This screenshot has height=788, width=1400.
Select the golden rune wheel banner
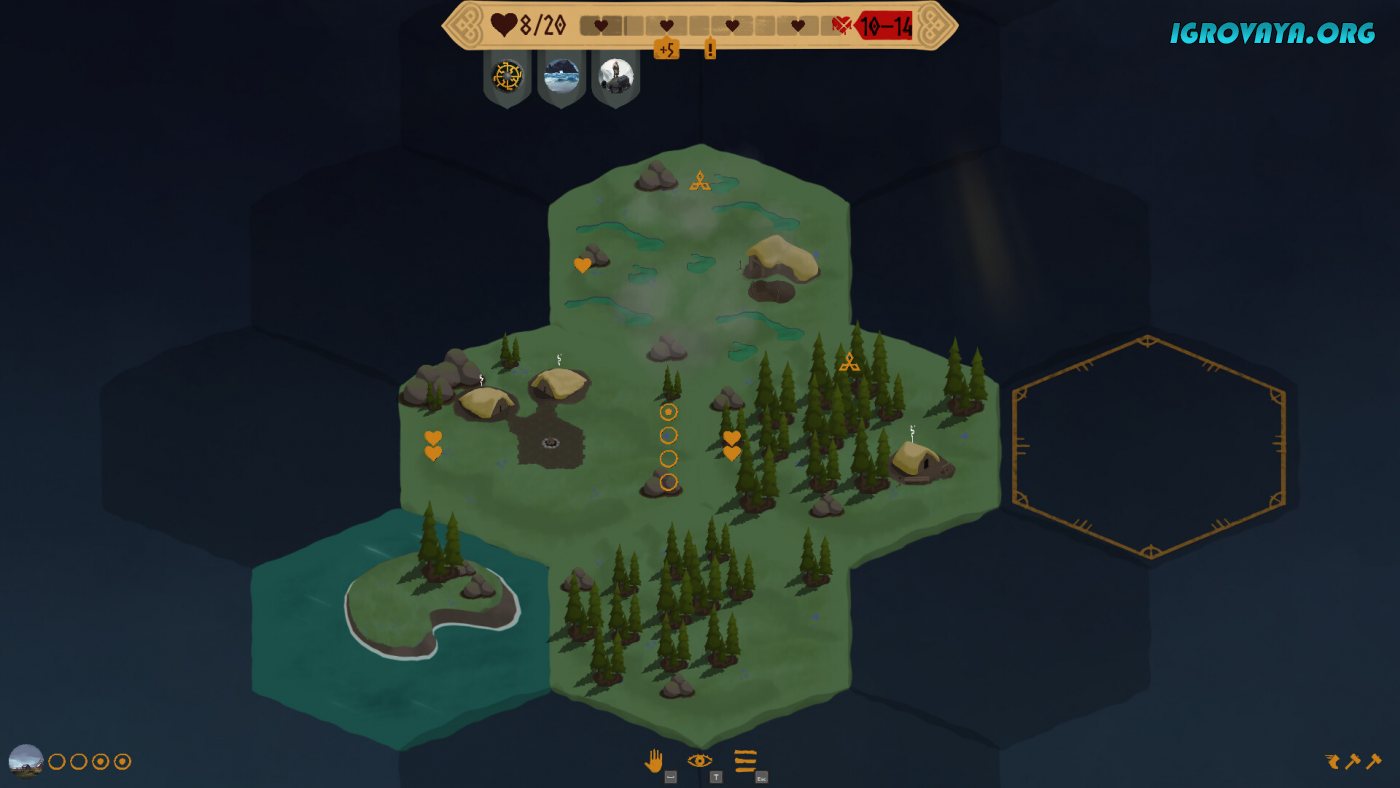(x=507, y=75)
